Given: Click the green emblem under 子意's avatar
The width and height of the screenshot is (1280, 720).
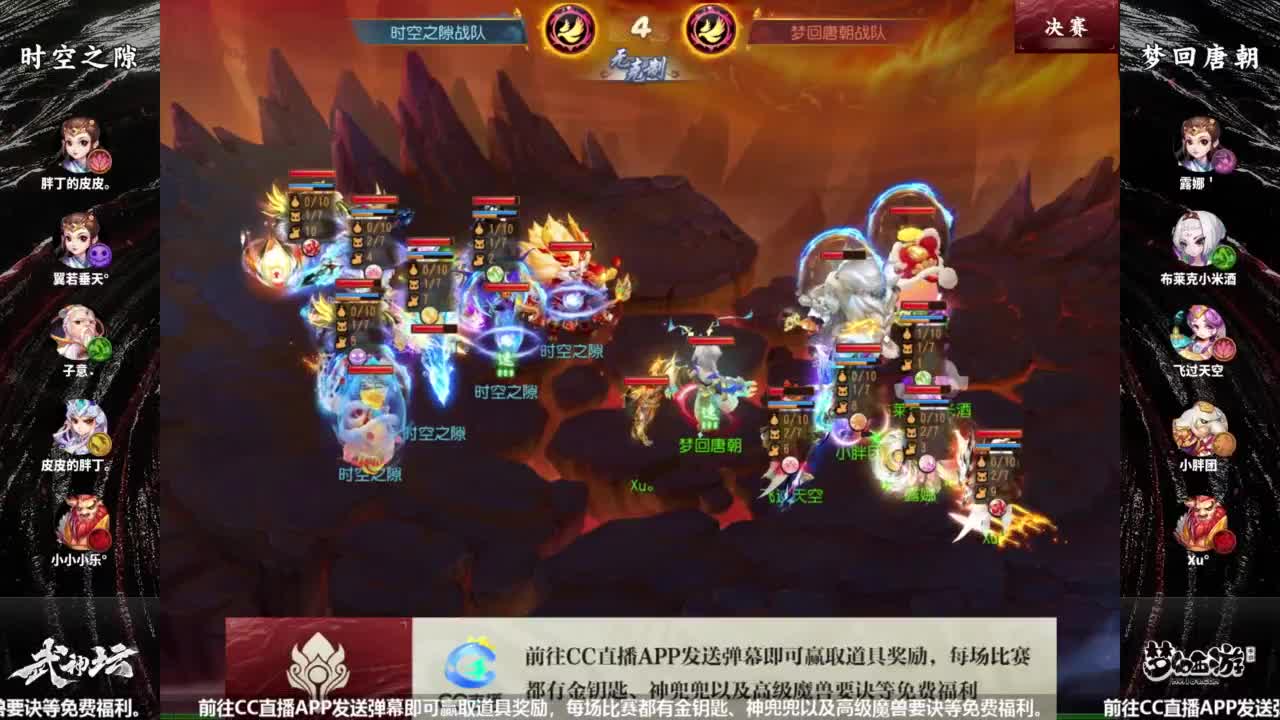Looking at the screenshot, I should coord(100,348).
